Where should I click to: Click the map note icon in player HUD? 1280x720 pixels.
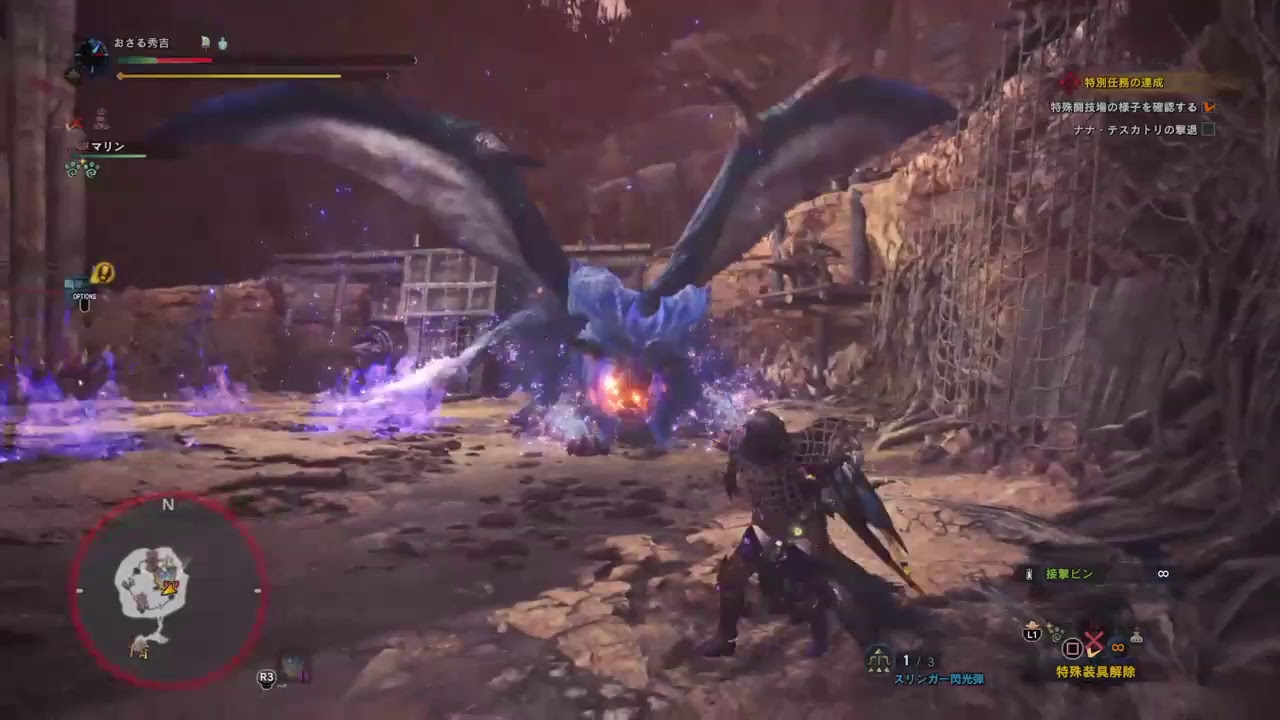[x=206, y=43]
